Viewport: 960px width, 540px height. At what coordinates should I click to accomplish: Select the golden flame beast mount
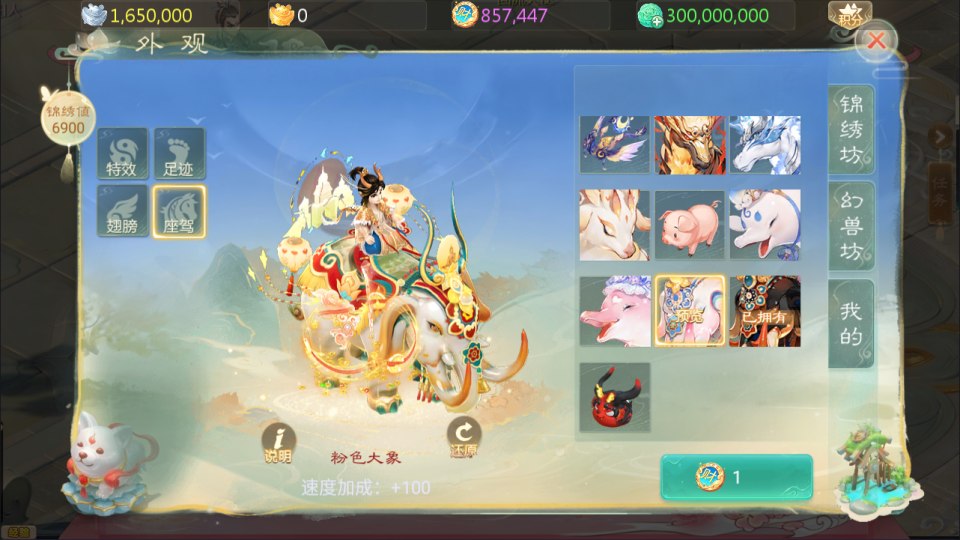pos(689,145)
